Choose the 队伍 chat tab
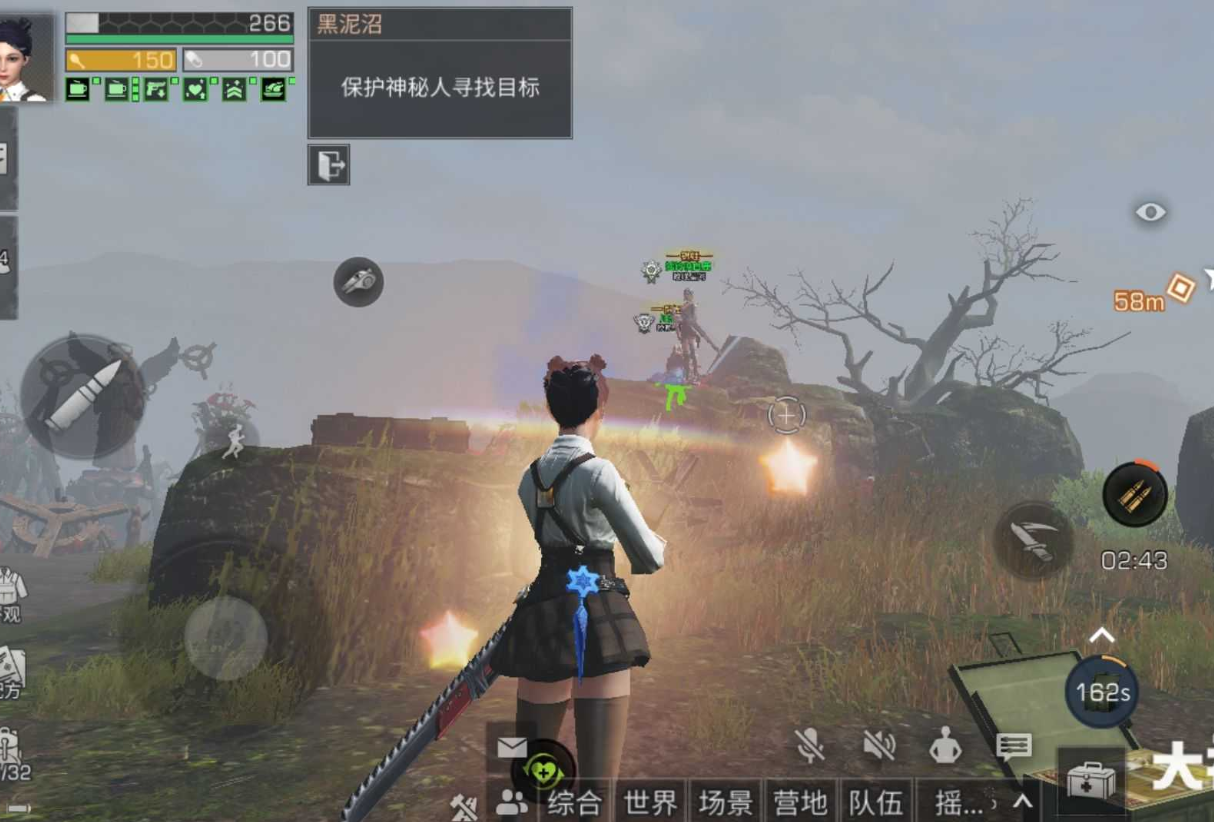Image resolution: width=1214 pixels, height=822 pixels. (x=875, y=802)
